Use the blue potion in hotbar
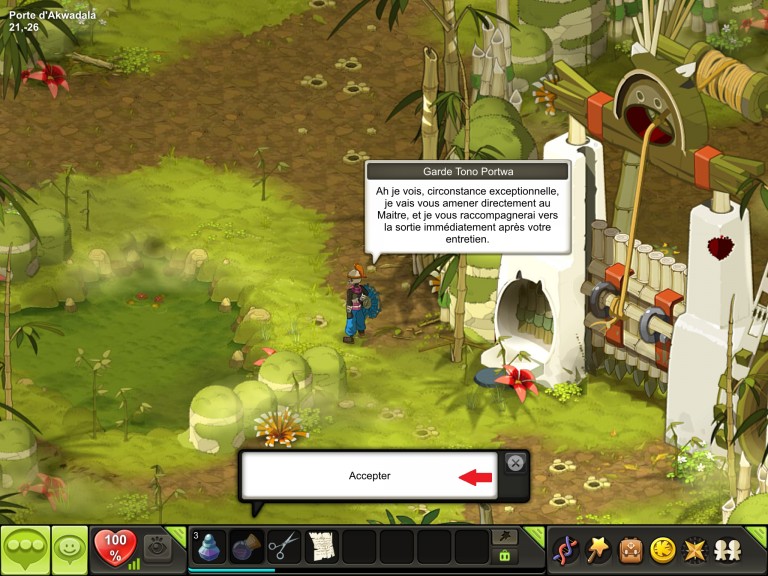The width and height of the screenshot is (768, 576). point(210,547)
